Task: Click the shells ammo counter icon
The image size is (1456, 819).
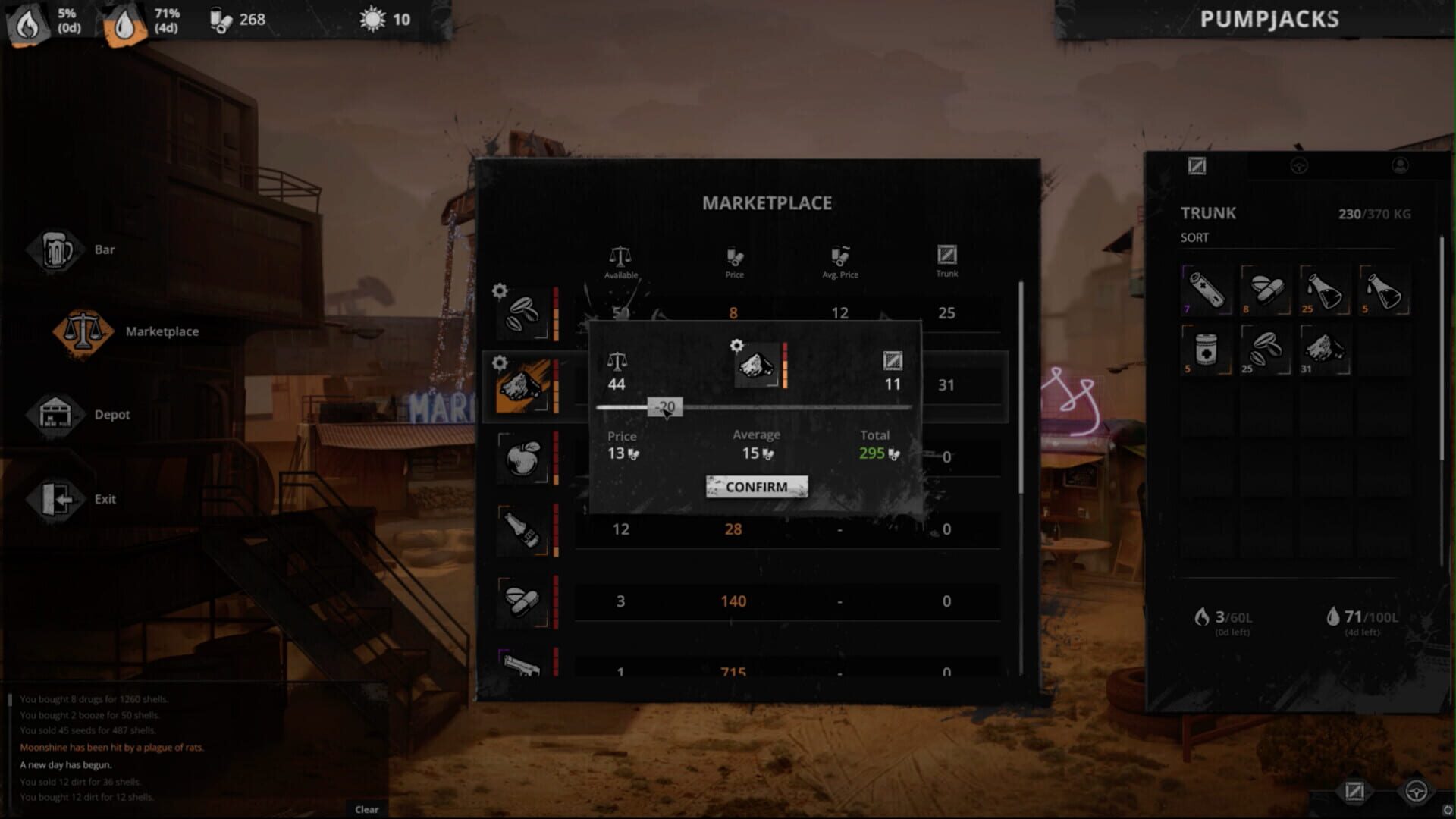Action: point(218,20)
